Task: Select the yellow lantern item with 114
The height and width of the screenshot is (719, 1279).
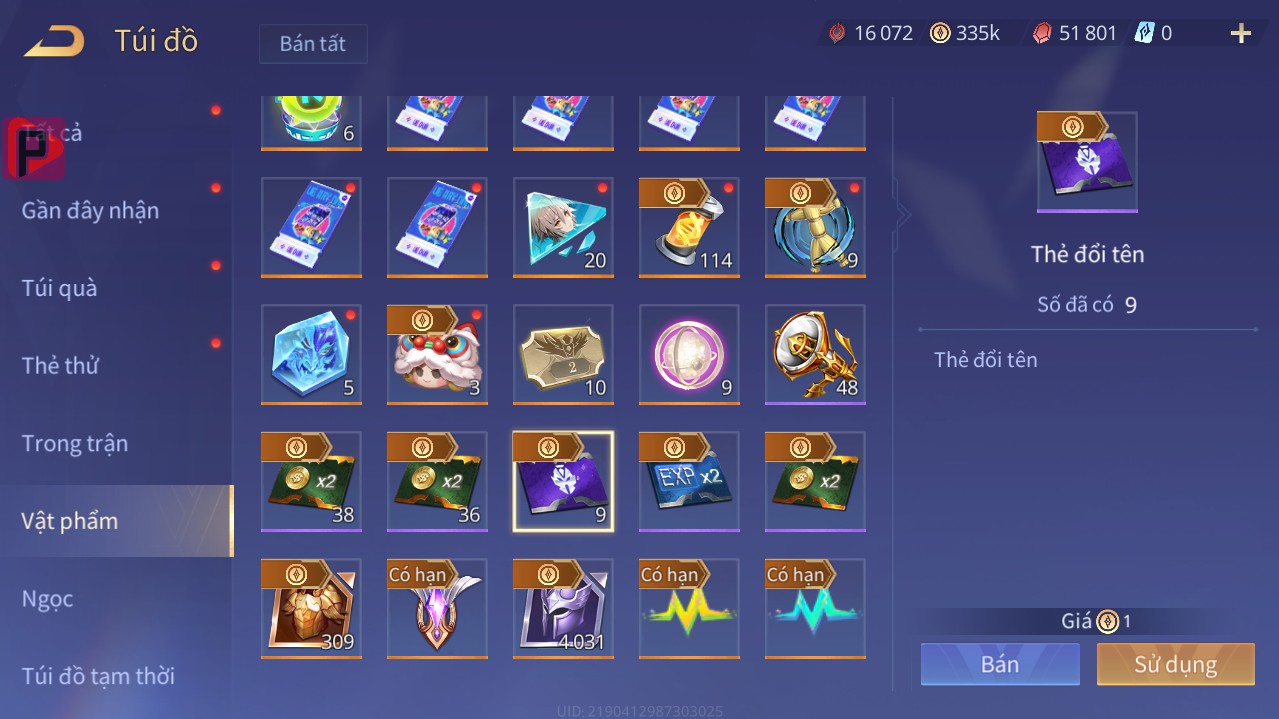Action: (x=689, y=227)
